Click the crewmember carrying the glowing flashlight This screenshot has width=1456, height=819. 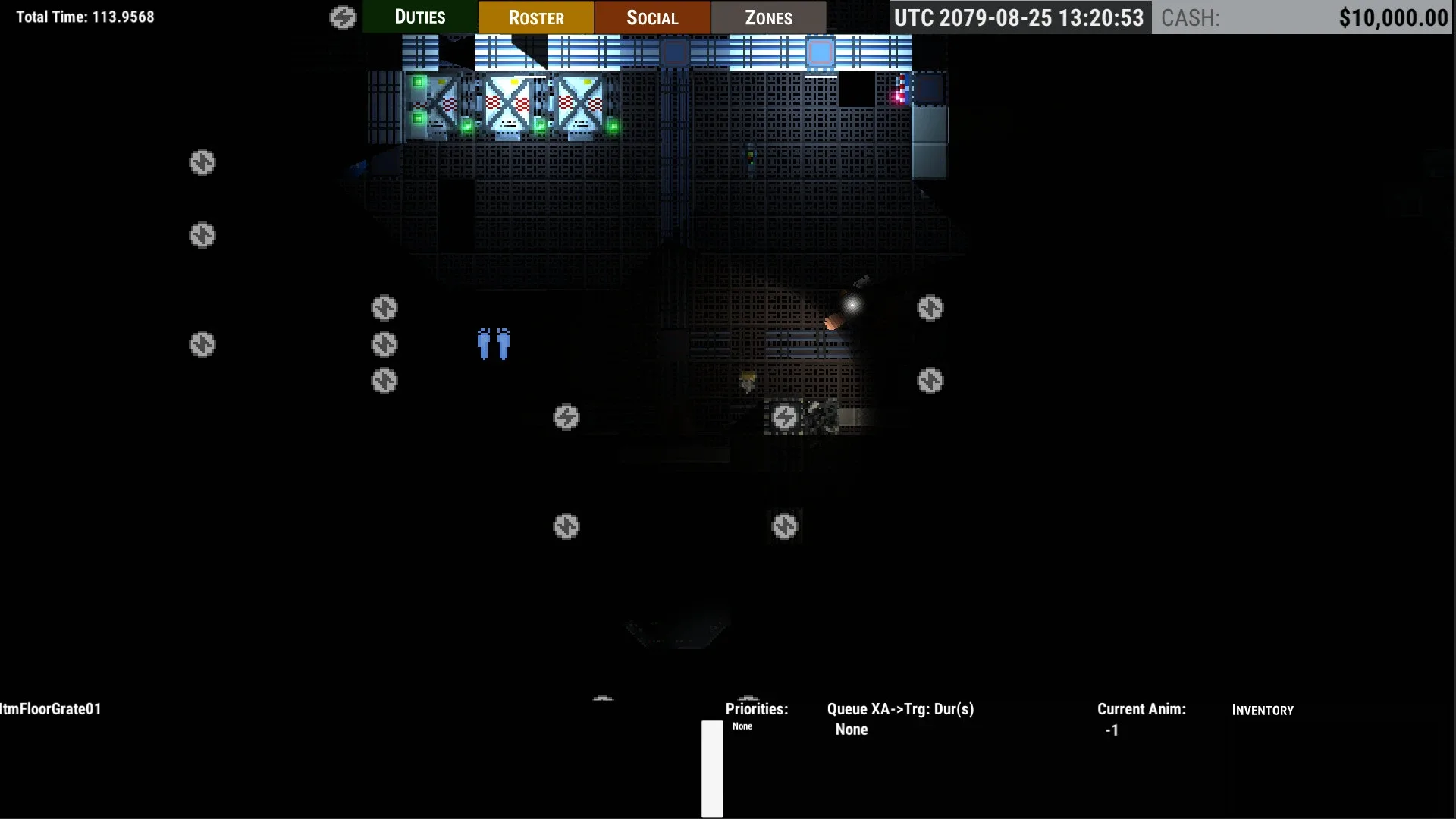coord(834,318)
